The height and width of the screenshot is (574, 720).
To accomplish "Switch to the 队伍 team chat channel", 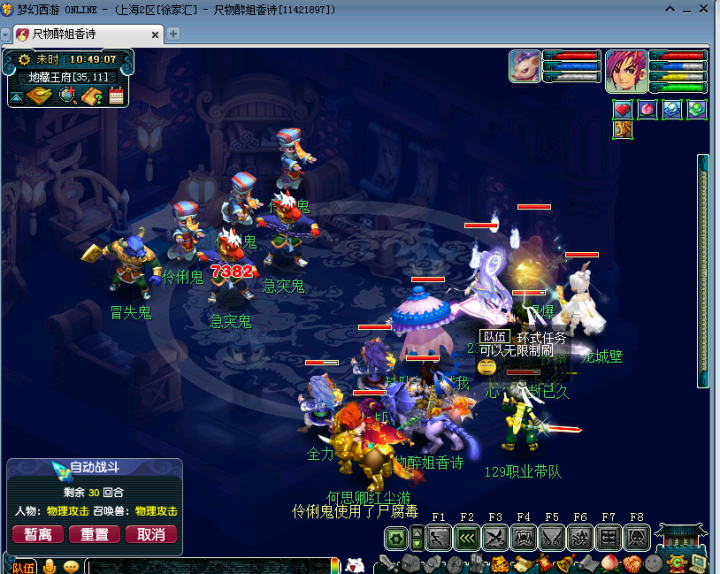I will click(22, 567).
